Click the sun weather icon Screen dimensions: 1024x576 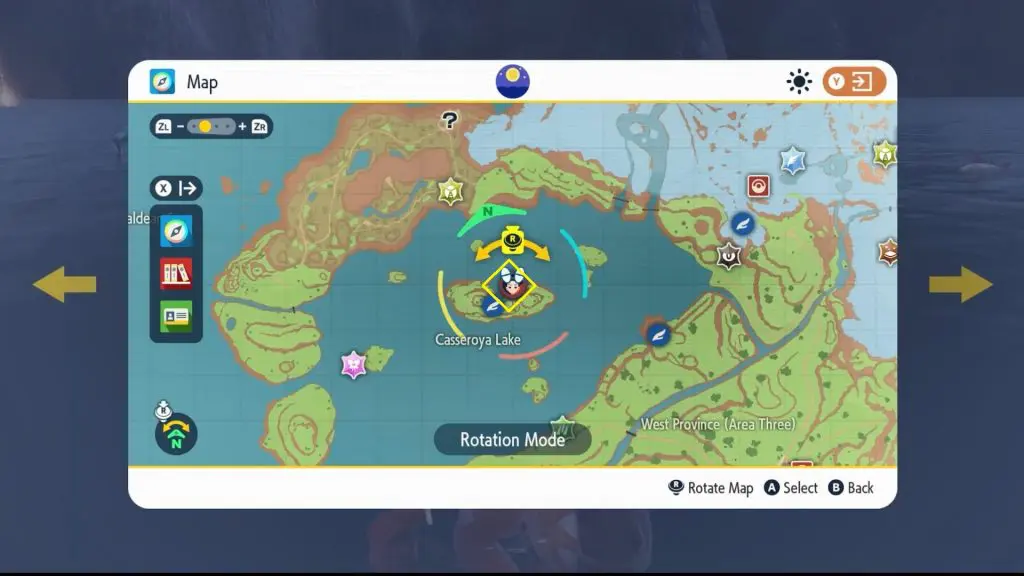[x=799, y=82]
